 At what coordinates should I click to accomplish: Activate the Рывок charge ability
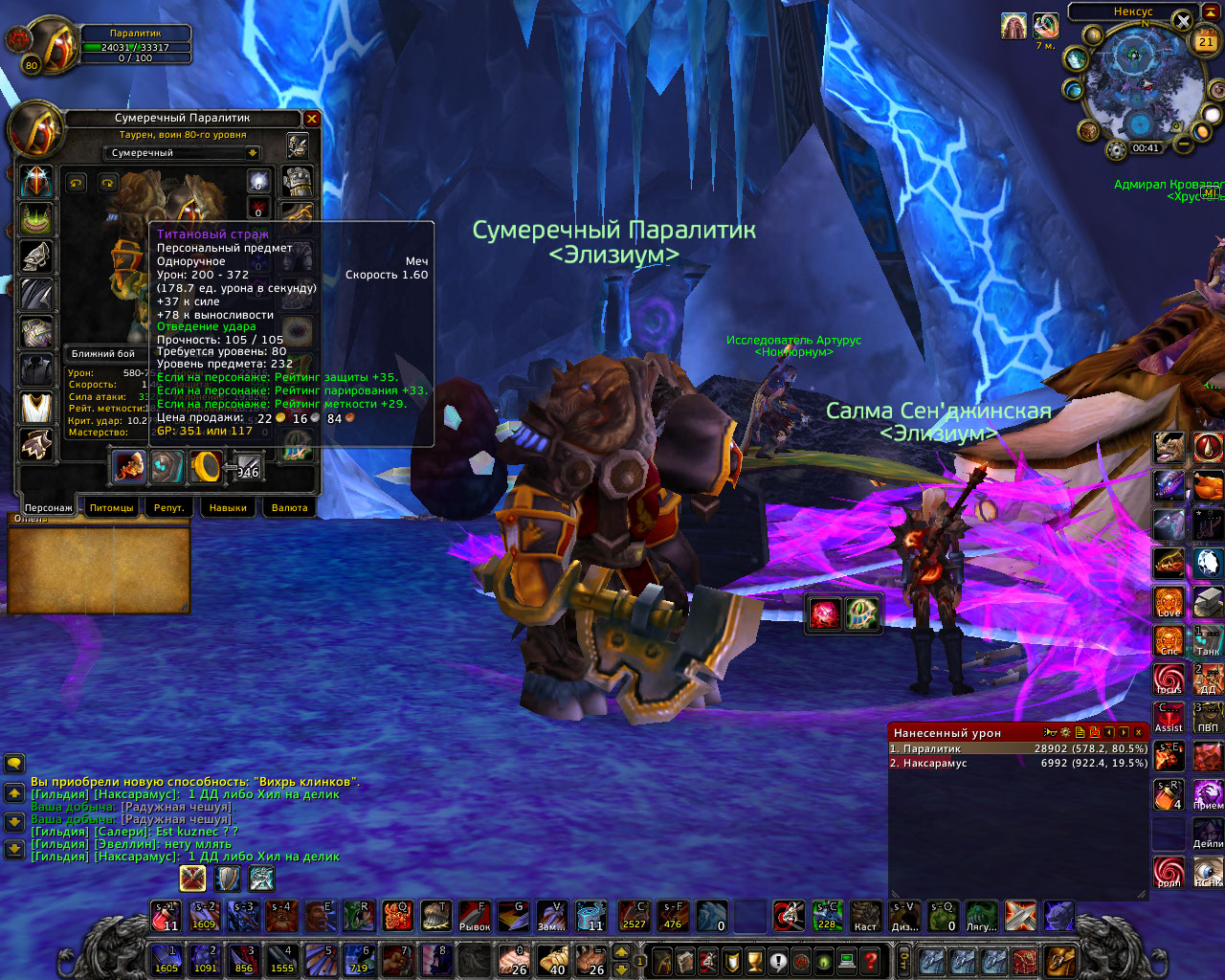(475, 916)
